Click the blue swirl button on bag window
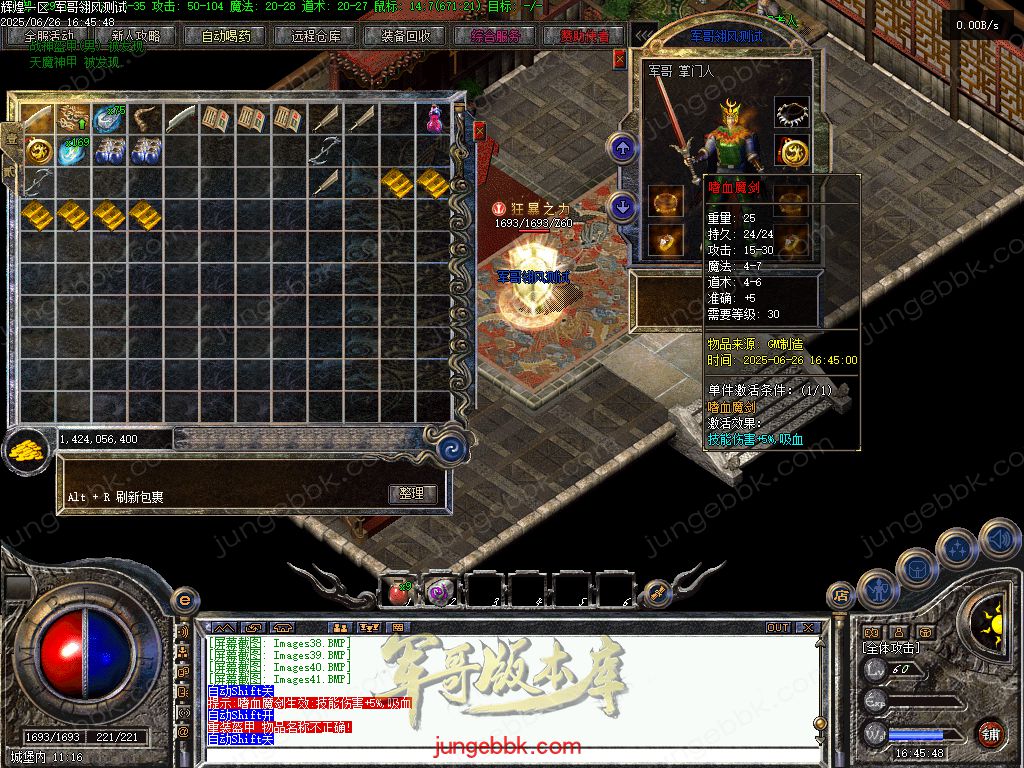1024x768 pixels. [x=453, y=447]
